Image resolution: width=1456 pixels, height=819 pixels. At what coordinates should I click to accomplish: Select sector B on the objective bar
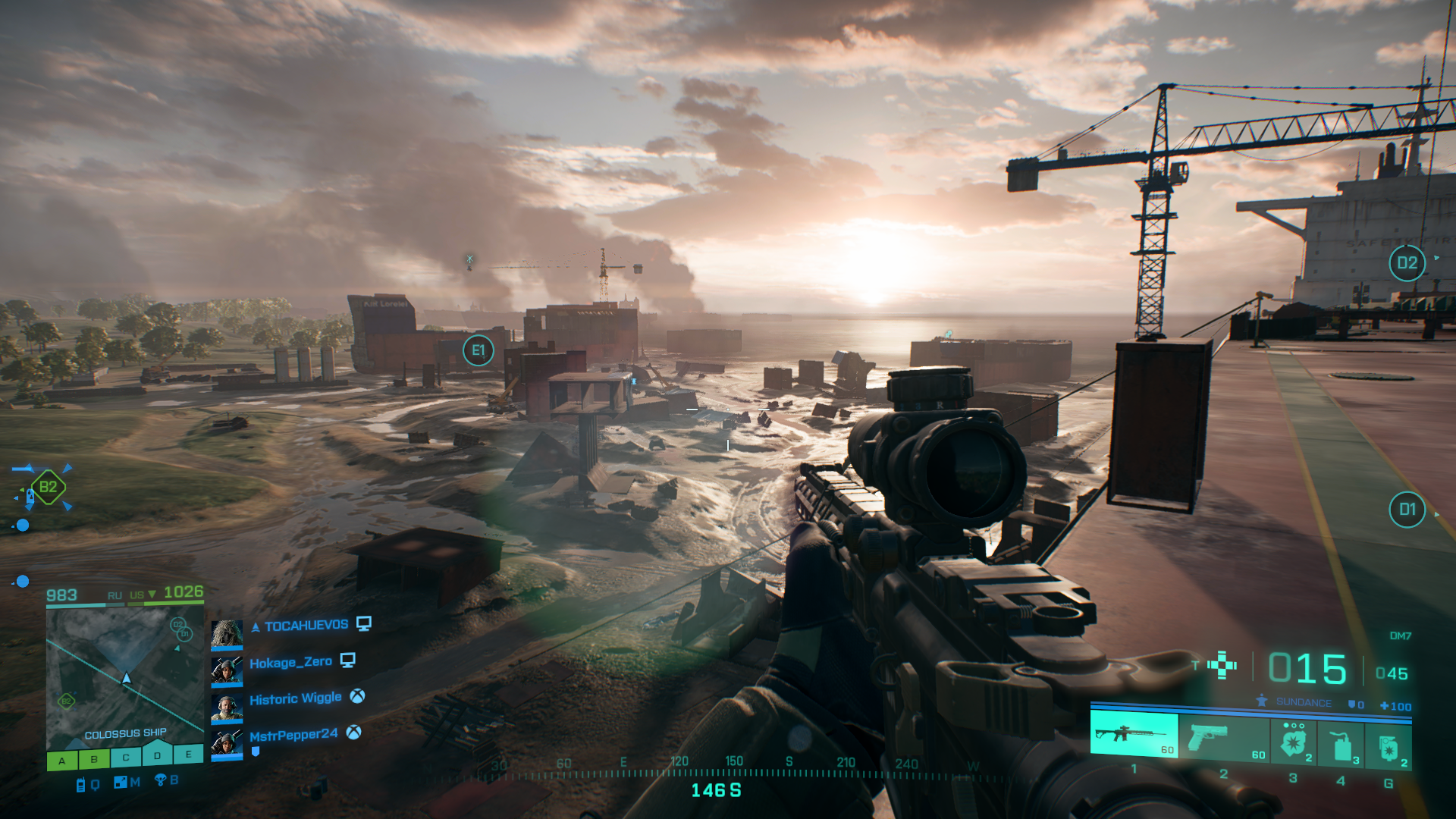pos(94,758)
